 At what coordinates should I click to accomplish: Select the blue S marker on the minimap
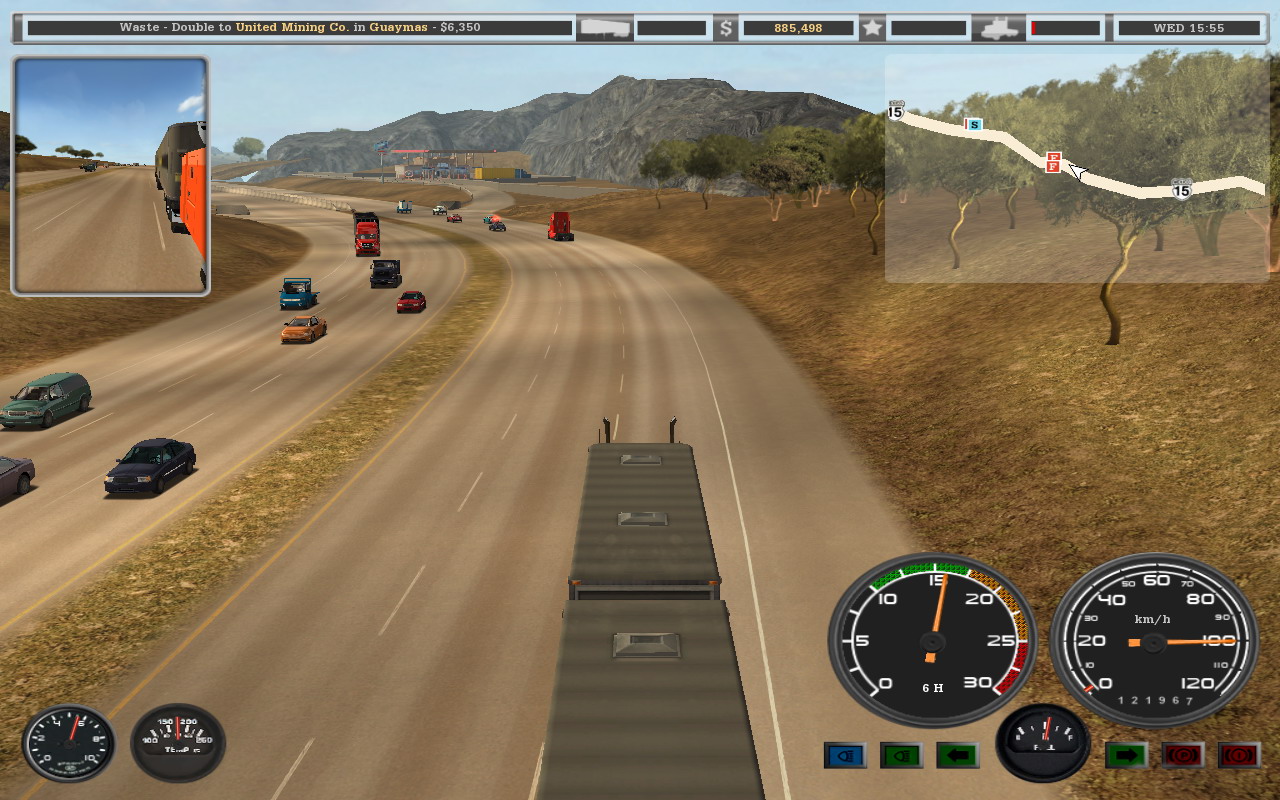pyautogui.click(x=973, y=125)
